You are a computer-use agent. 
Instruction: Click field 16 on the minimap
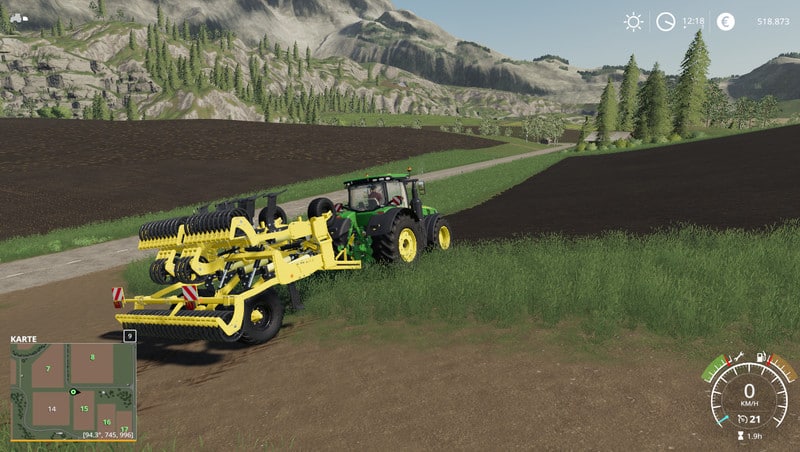point(105,422)
